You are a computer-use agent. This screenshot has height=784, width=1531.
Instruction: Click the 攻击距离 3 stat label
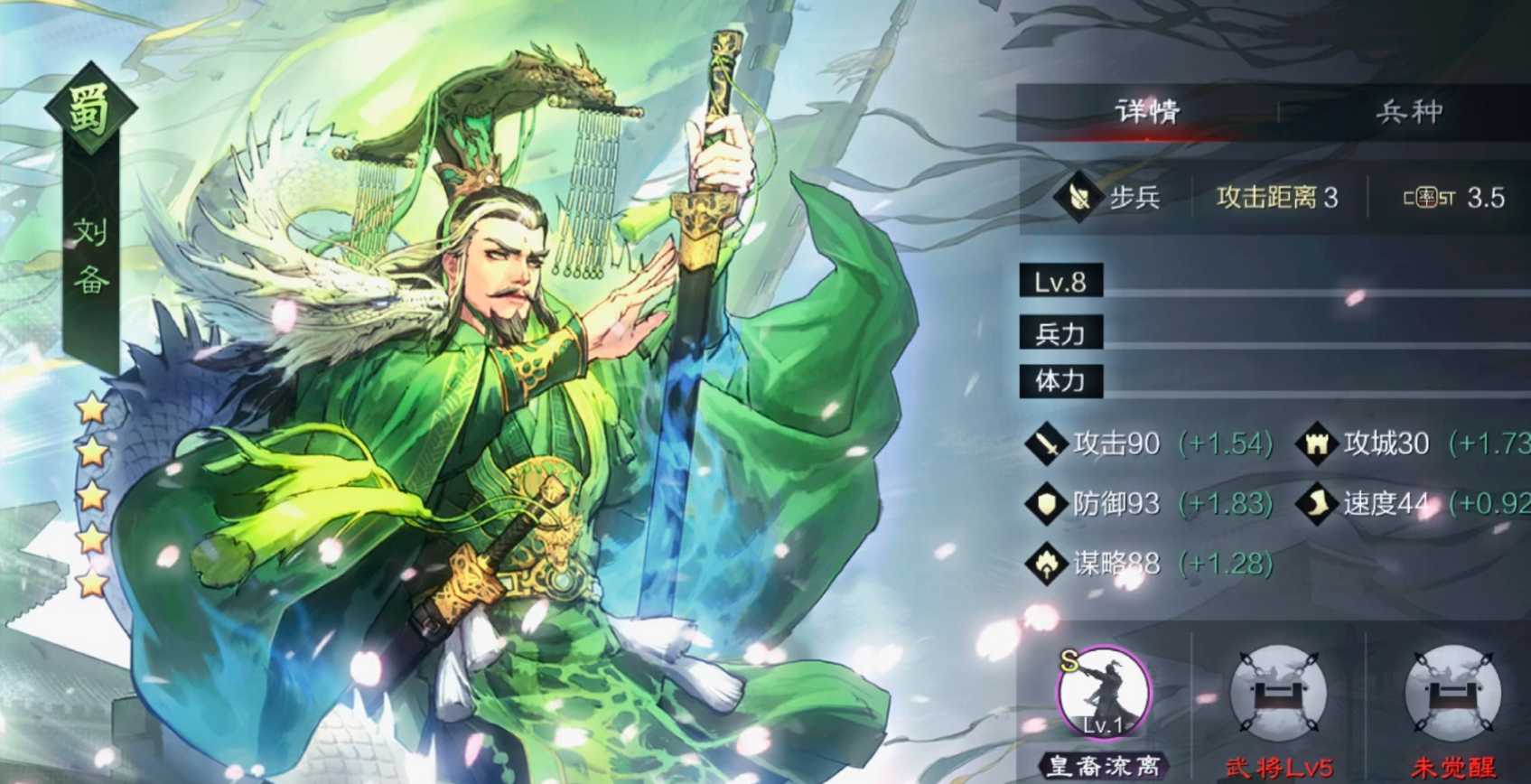coord(1276,197)
